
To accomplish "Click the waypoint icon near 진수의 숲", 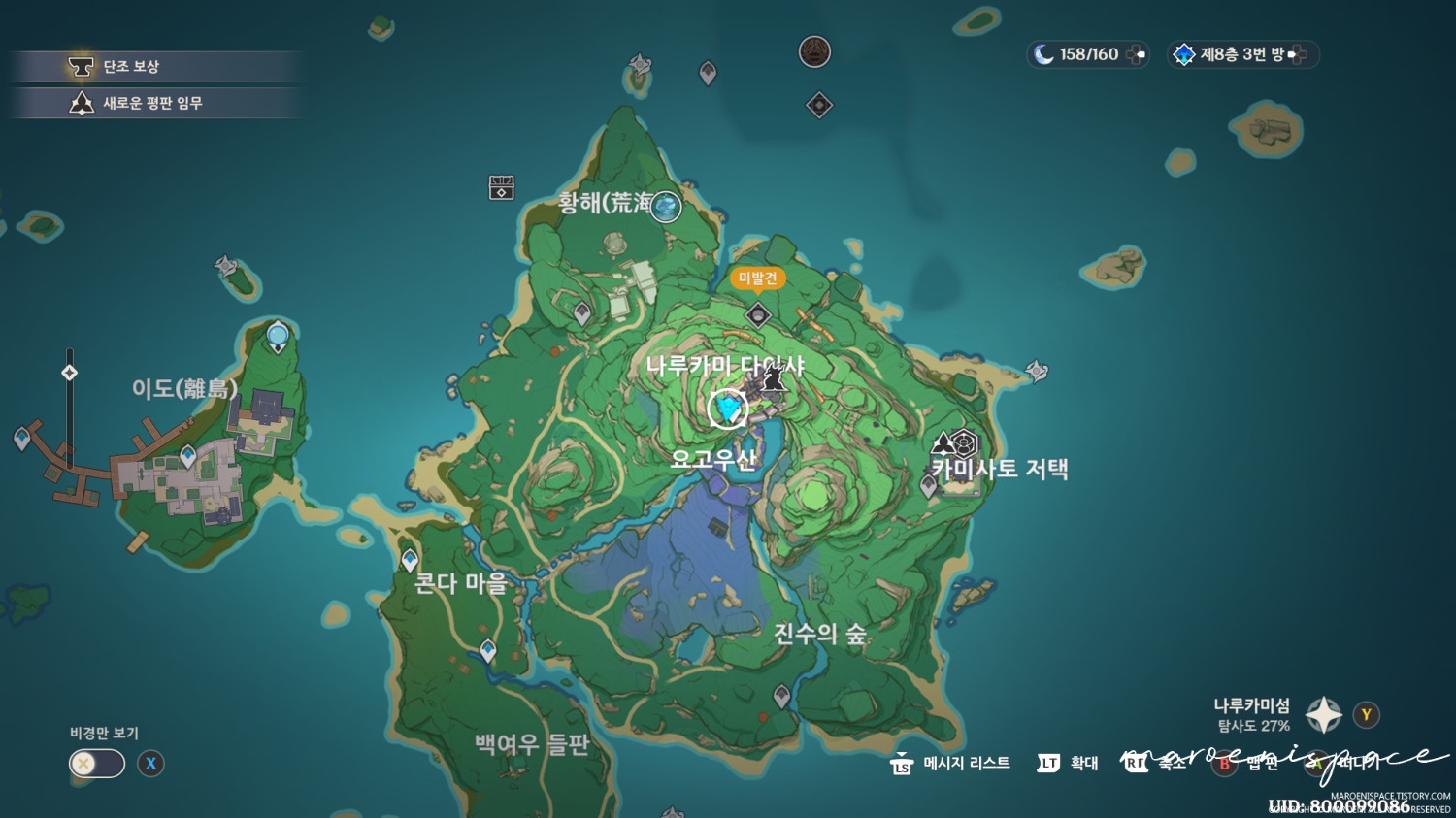I will point(781,692).
